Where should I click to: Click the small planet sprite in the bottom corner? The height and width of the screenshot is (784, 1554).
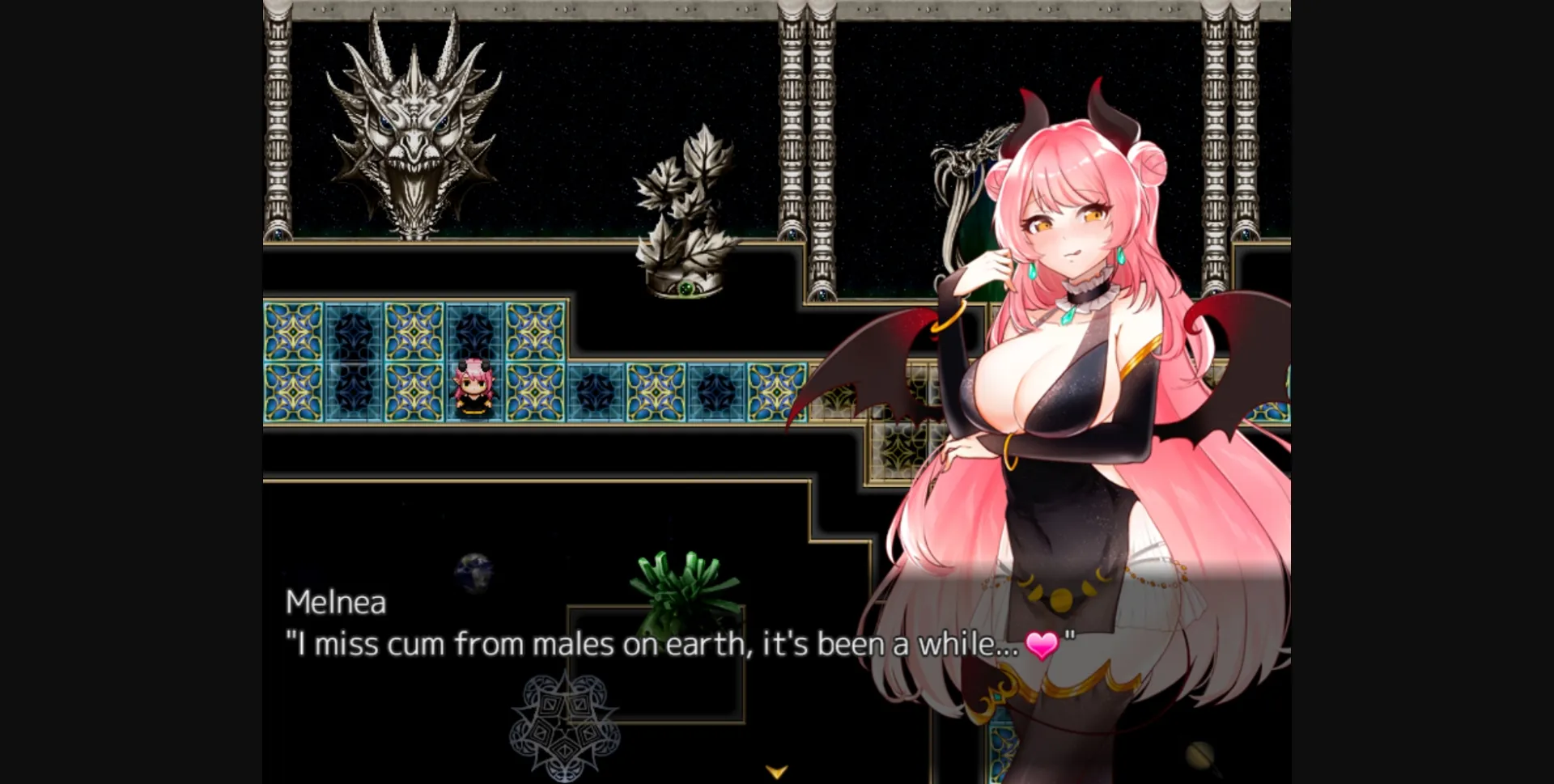point(1199,756)
